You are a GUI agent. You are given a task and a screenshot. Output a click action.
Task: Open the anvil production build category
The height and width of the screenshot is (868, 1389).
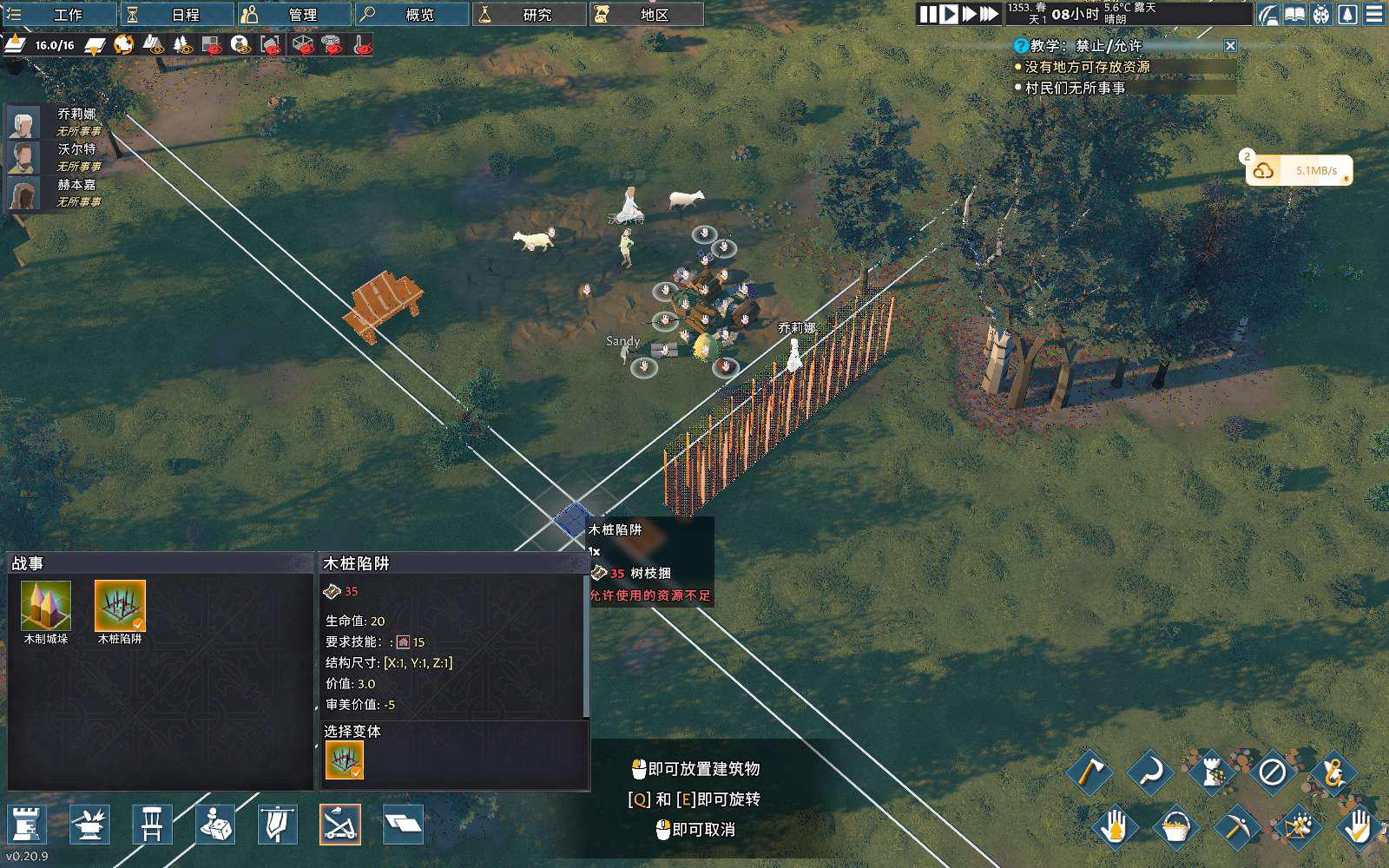(x=89, y=824)
